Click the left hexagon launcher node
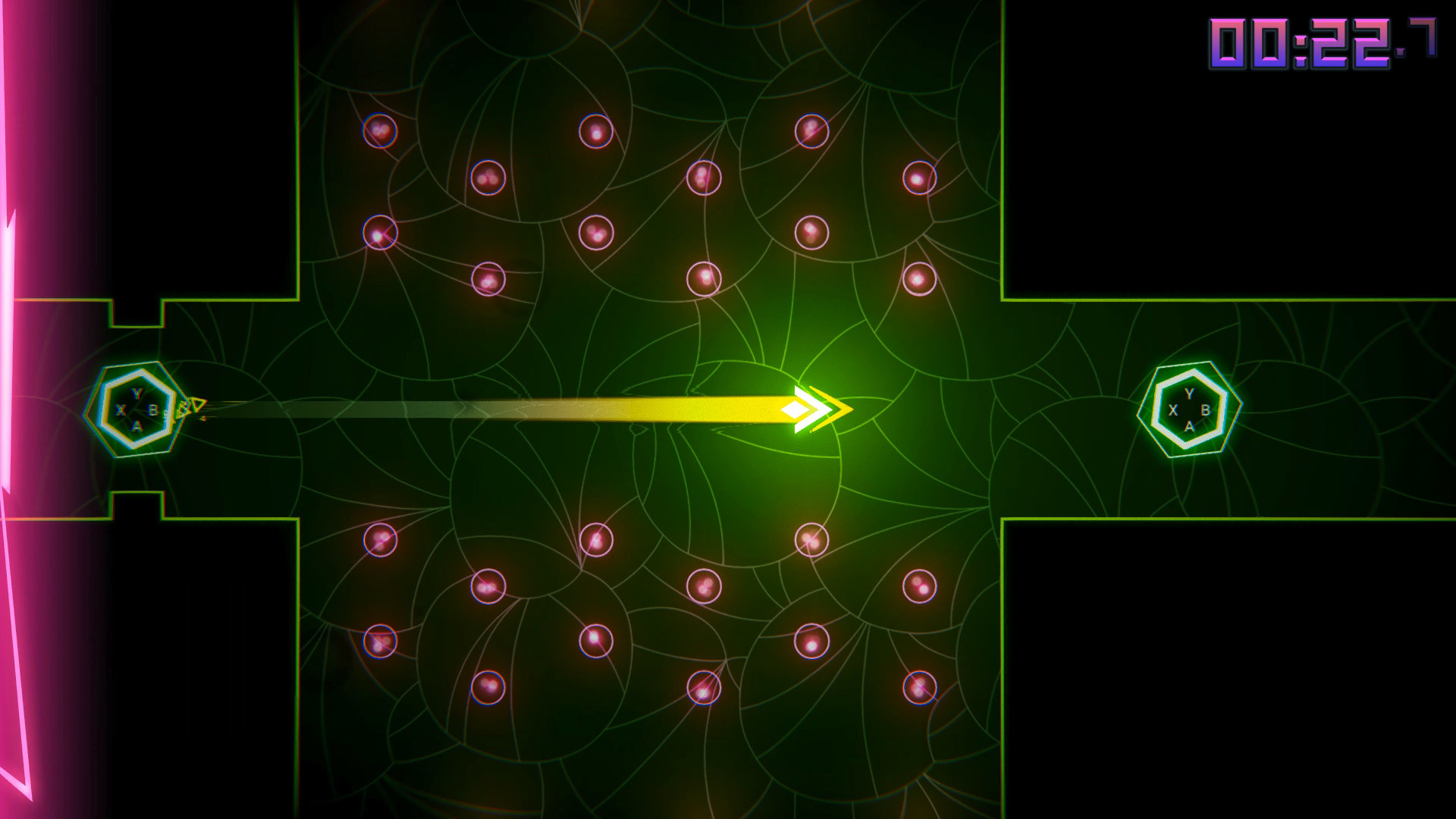Image resolution: width=1456 pixels, height=819 pixels. (x=136, y=409)
